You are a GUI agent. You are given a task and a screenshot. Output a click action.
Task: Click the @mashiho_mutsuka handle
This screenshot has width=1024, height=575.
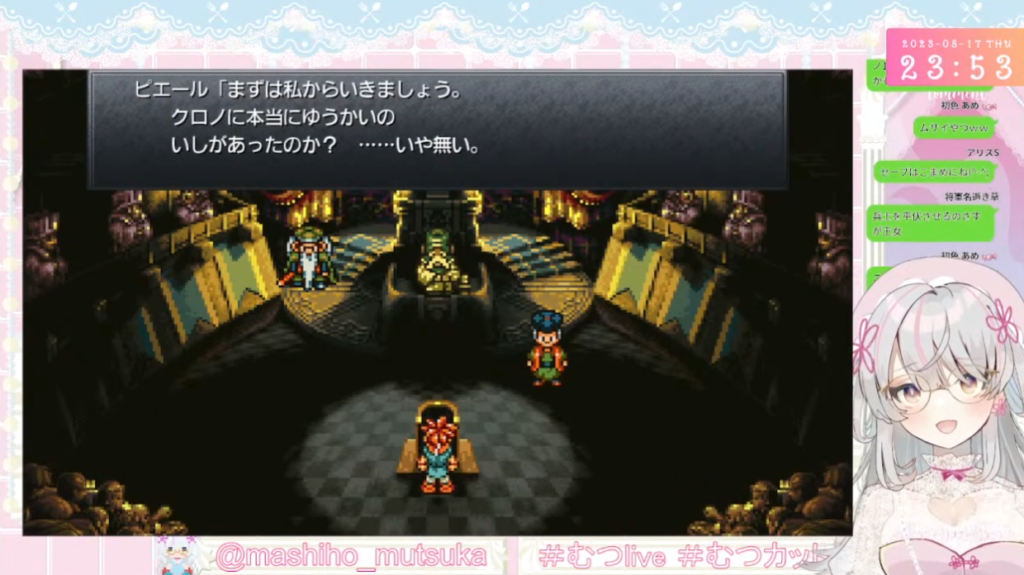click(351, 556)
